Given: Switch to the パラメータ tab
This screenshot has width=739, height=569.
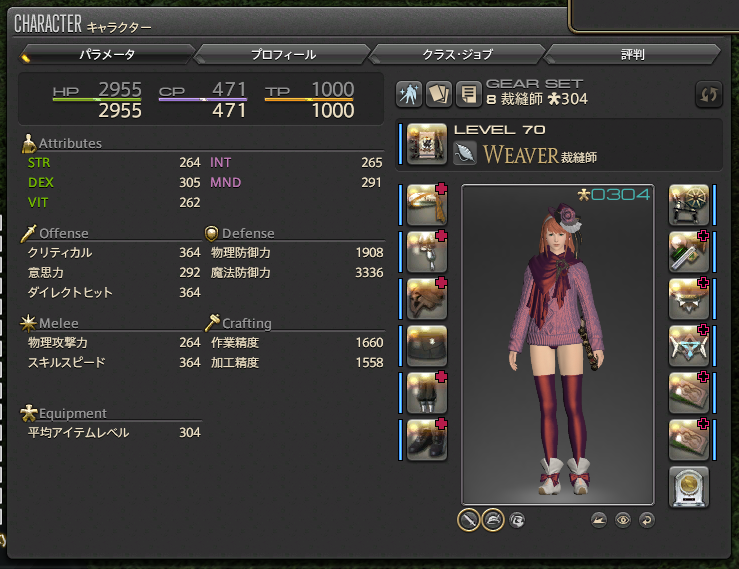Looking at the screenshot, I should [107, 54].
